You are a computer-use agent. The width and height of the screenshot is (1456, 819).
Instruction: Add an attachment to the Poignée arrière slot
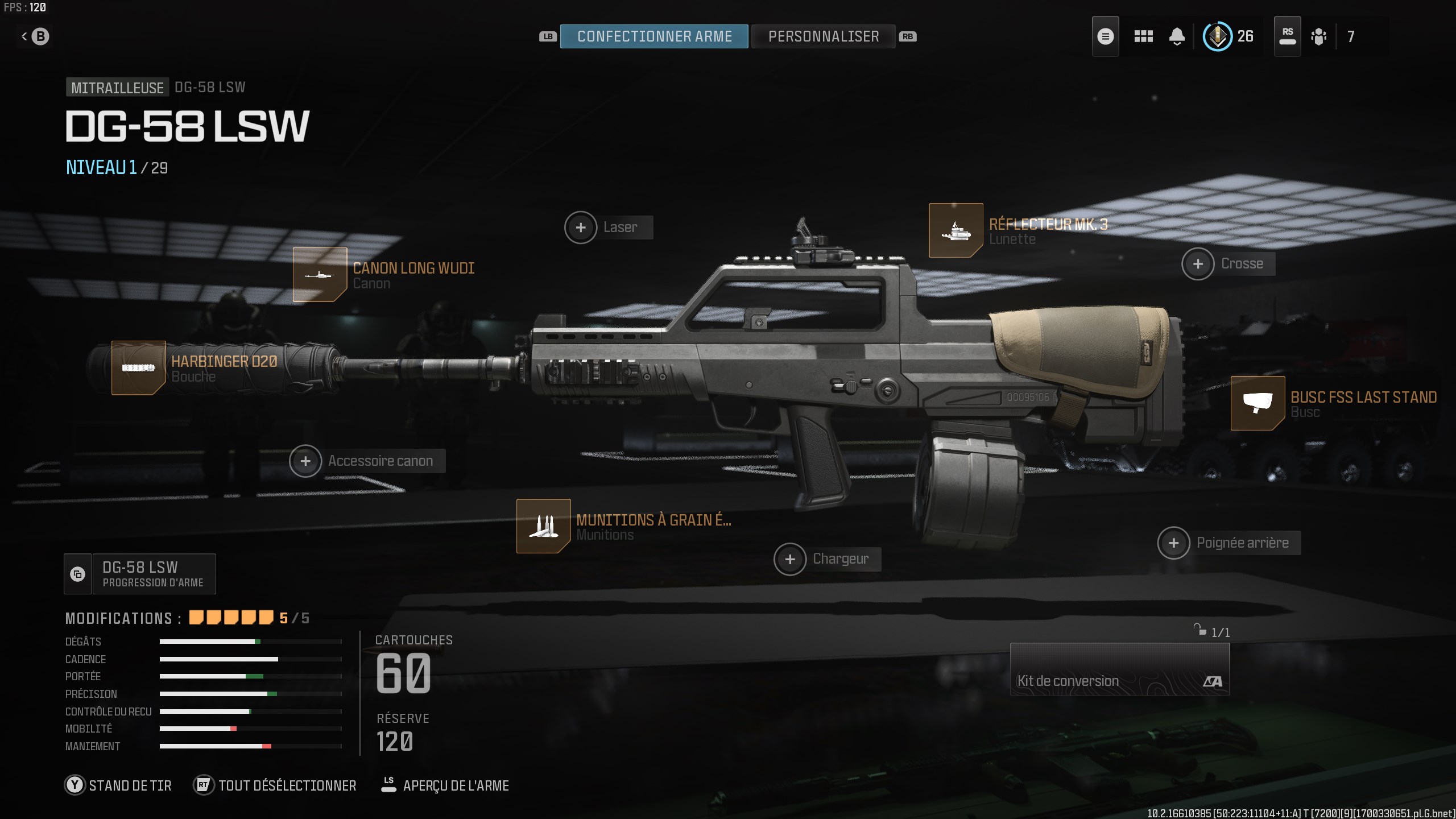coord(1174,543)
